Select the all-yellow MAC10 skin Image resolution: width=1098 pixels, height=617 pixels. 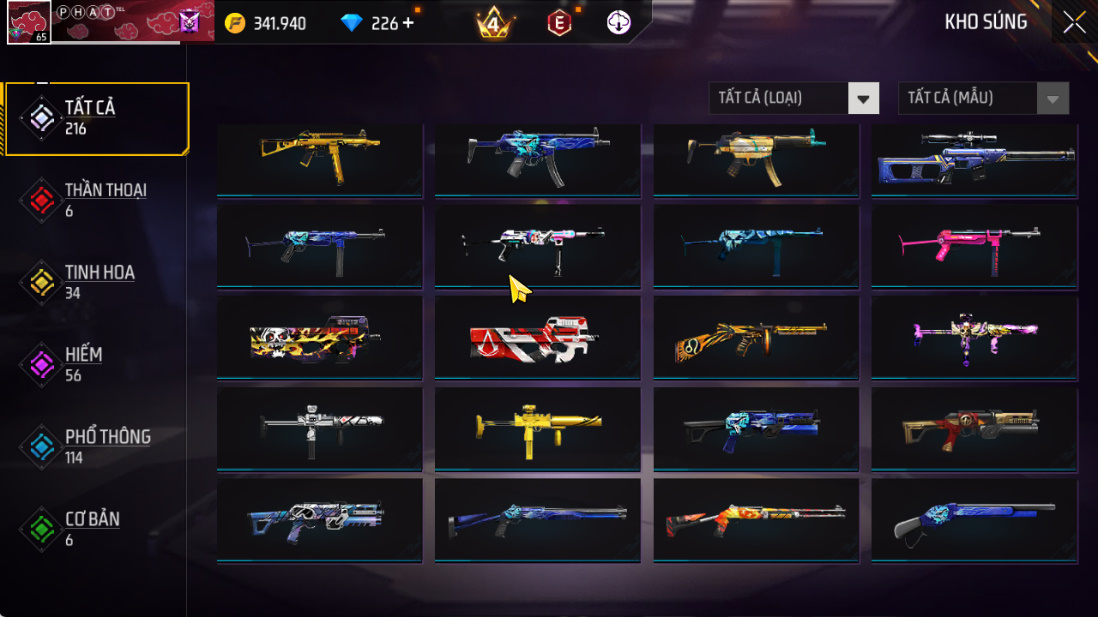pyautogui.click(x=537, y=429)
